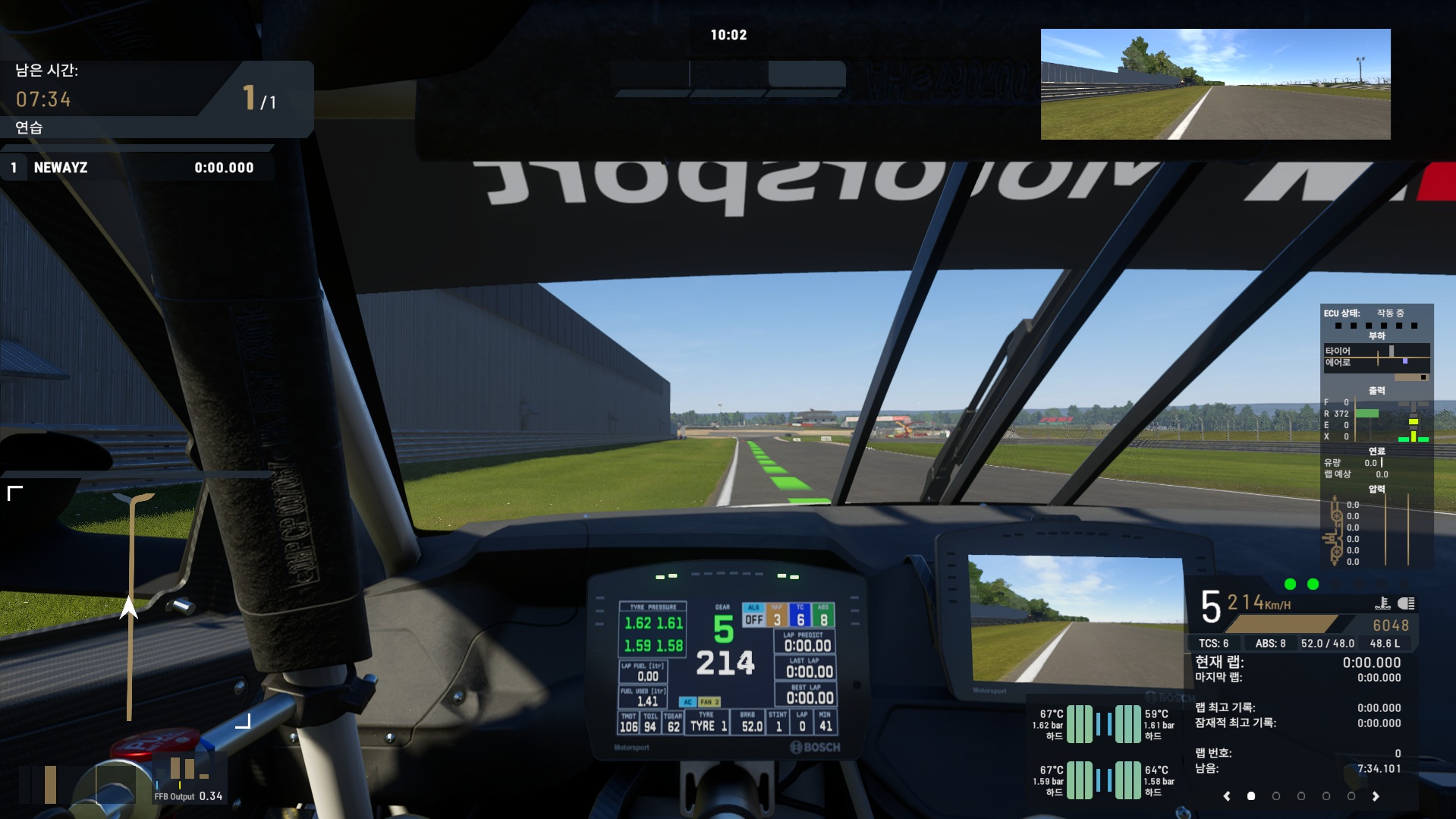Click the headlight indicator icon
Image resolution: width=1456 pixels, height=819 pixels.
1406,603
